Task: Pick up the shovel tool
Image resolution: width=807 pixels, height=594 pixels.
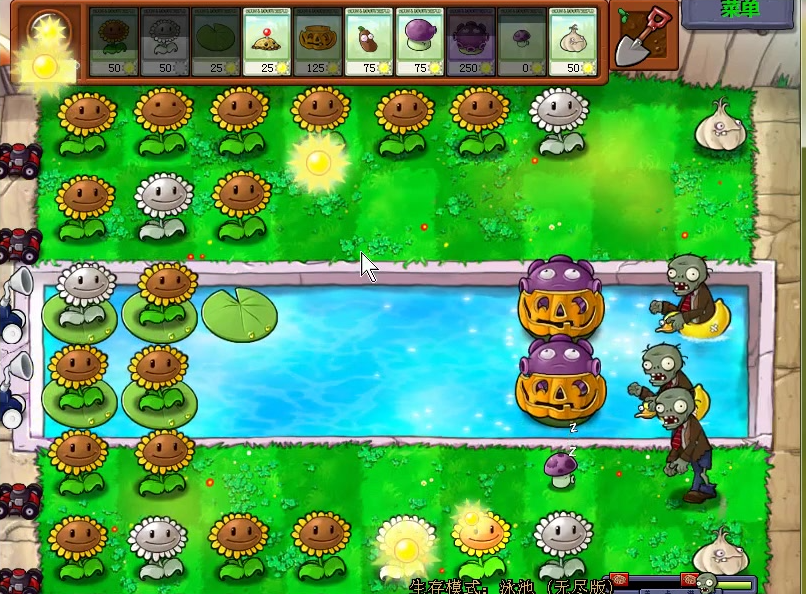Action: click(x=643, y=39)
